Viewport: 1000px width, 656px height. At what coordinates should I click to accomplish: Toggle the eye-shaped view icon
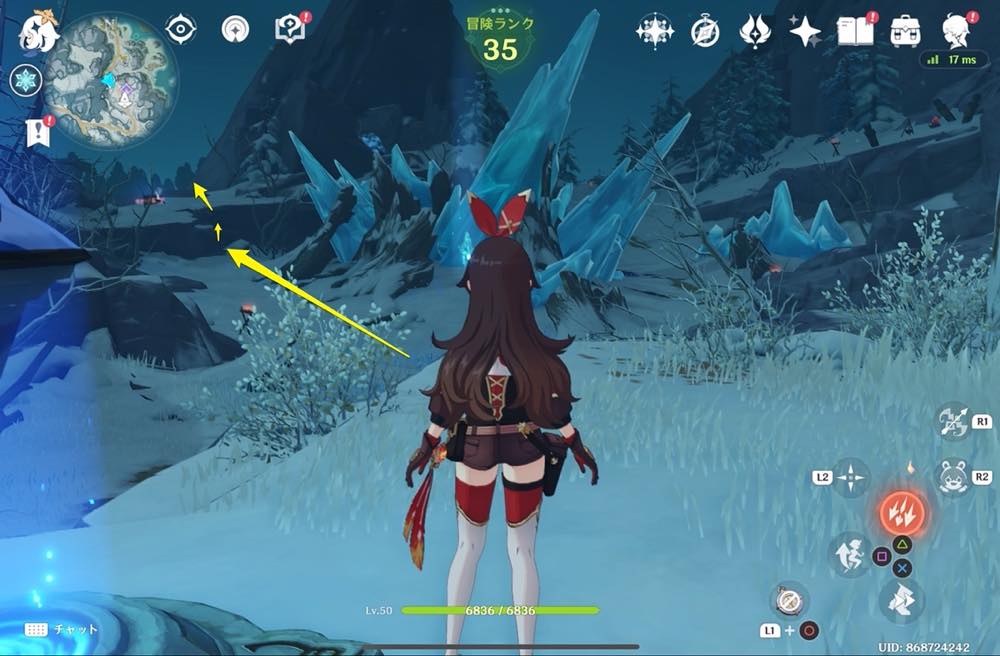[181, 30]
